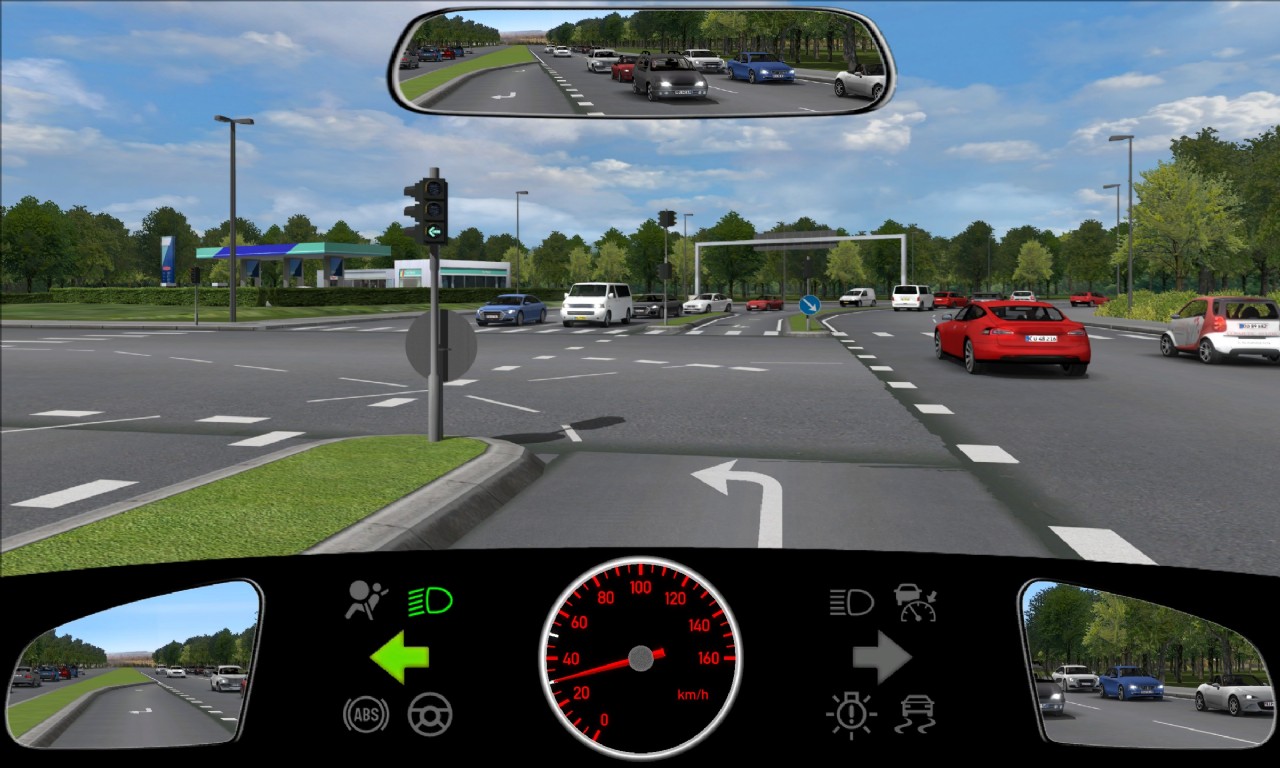Click the car with speedometer dashboard icon

coord(915,602)
